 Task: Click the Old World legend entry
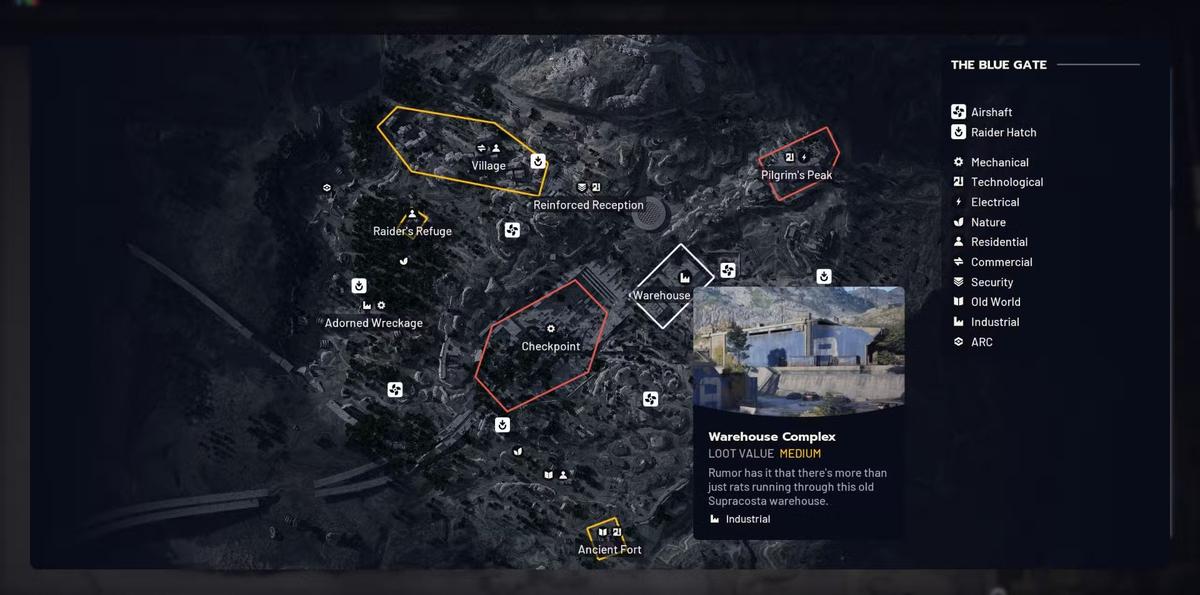point(995,302)
